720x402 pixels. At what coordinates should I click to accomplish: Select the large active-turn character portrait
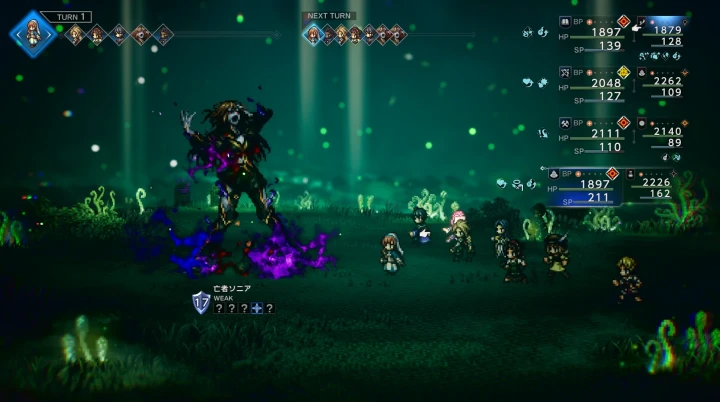[33, 33]
